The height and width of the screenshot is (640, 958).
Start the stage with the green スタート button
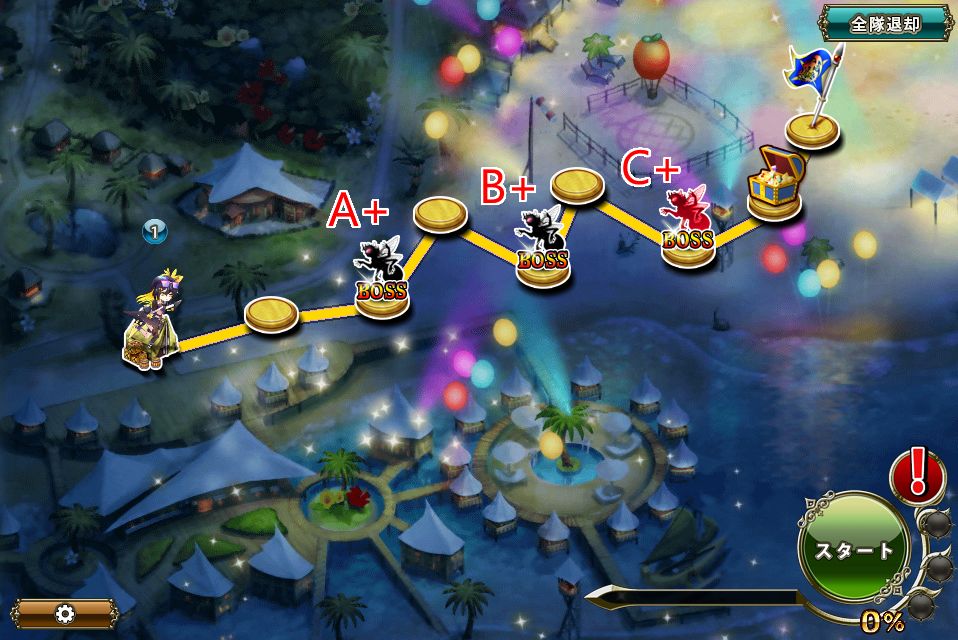click(853, 549)
